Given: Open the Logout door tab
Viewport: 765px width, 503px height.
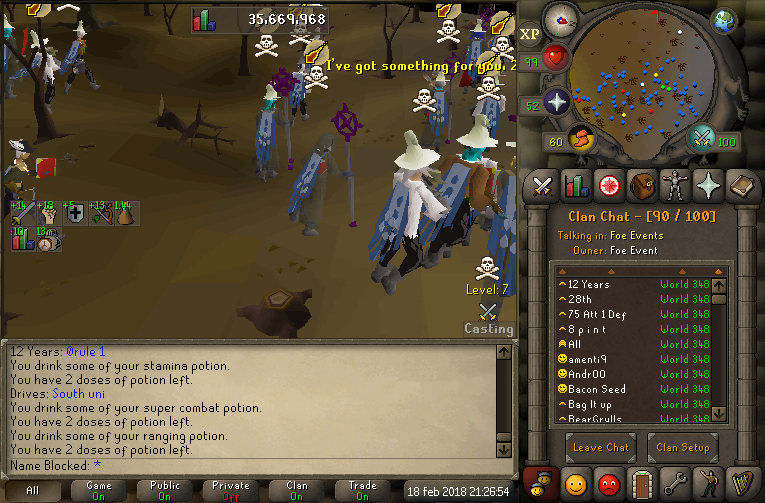Looking at the screenshot, I should pyautogui.click(x=642, y=484).
